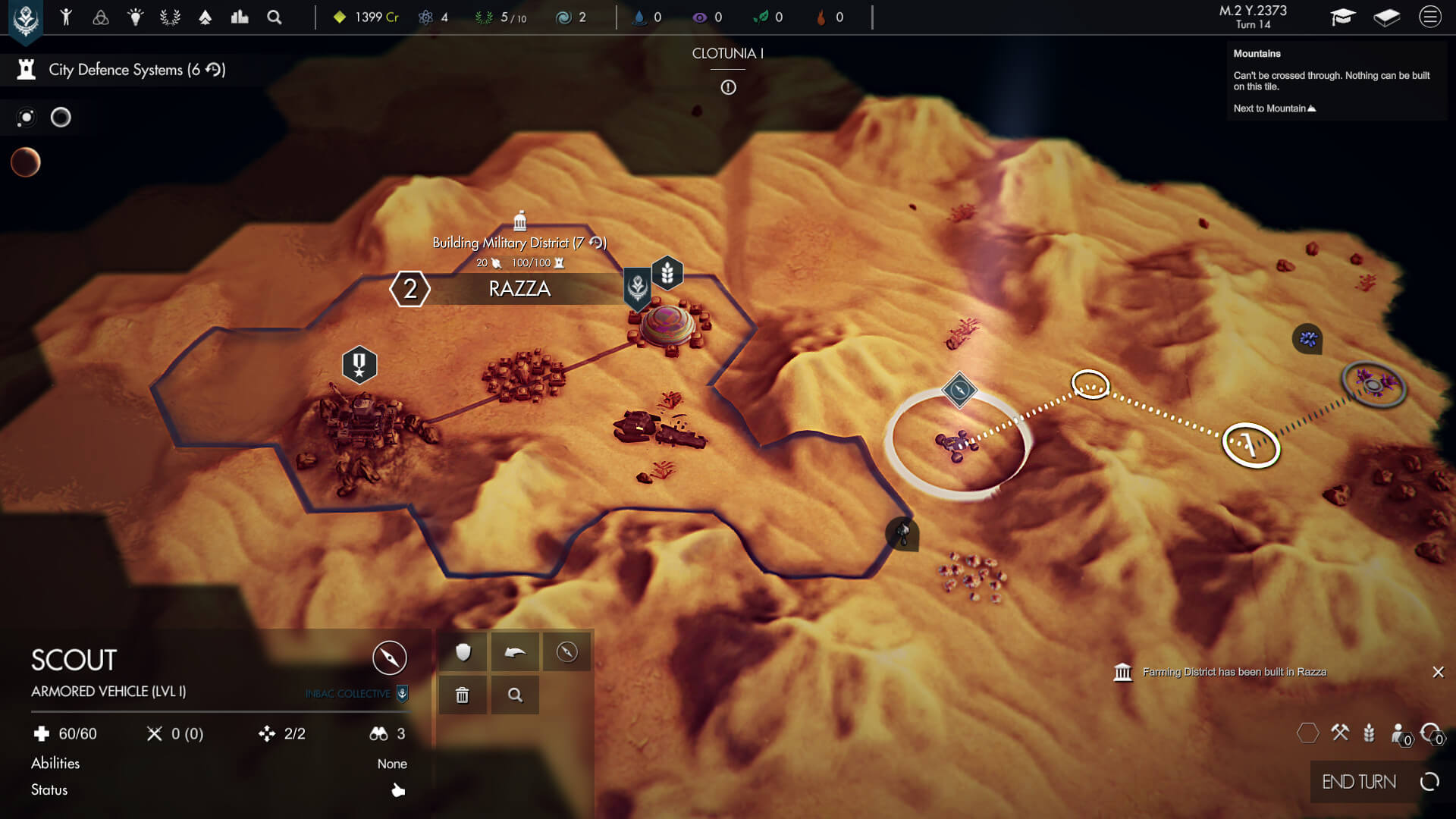Image resolution: width=1456 pixels, height=819 pixels.
Task: Open the hamburger main menu
Action: [x=1429, y=17]
